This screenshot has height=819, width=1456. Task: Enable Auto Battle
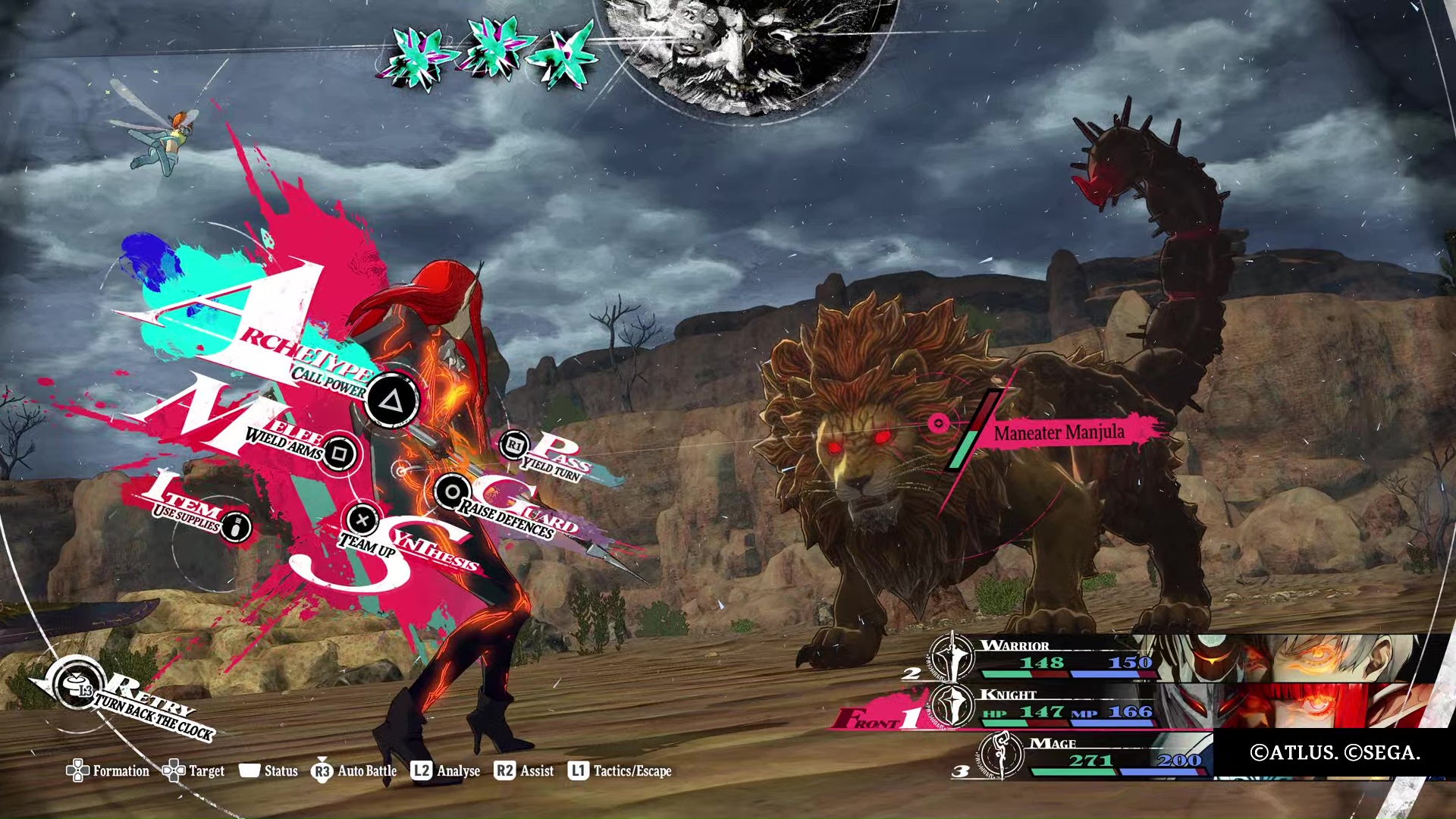pyautogui.click(x=354, y=771)
